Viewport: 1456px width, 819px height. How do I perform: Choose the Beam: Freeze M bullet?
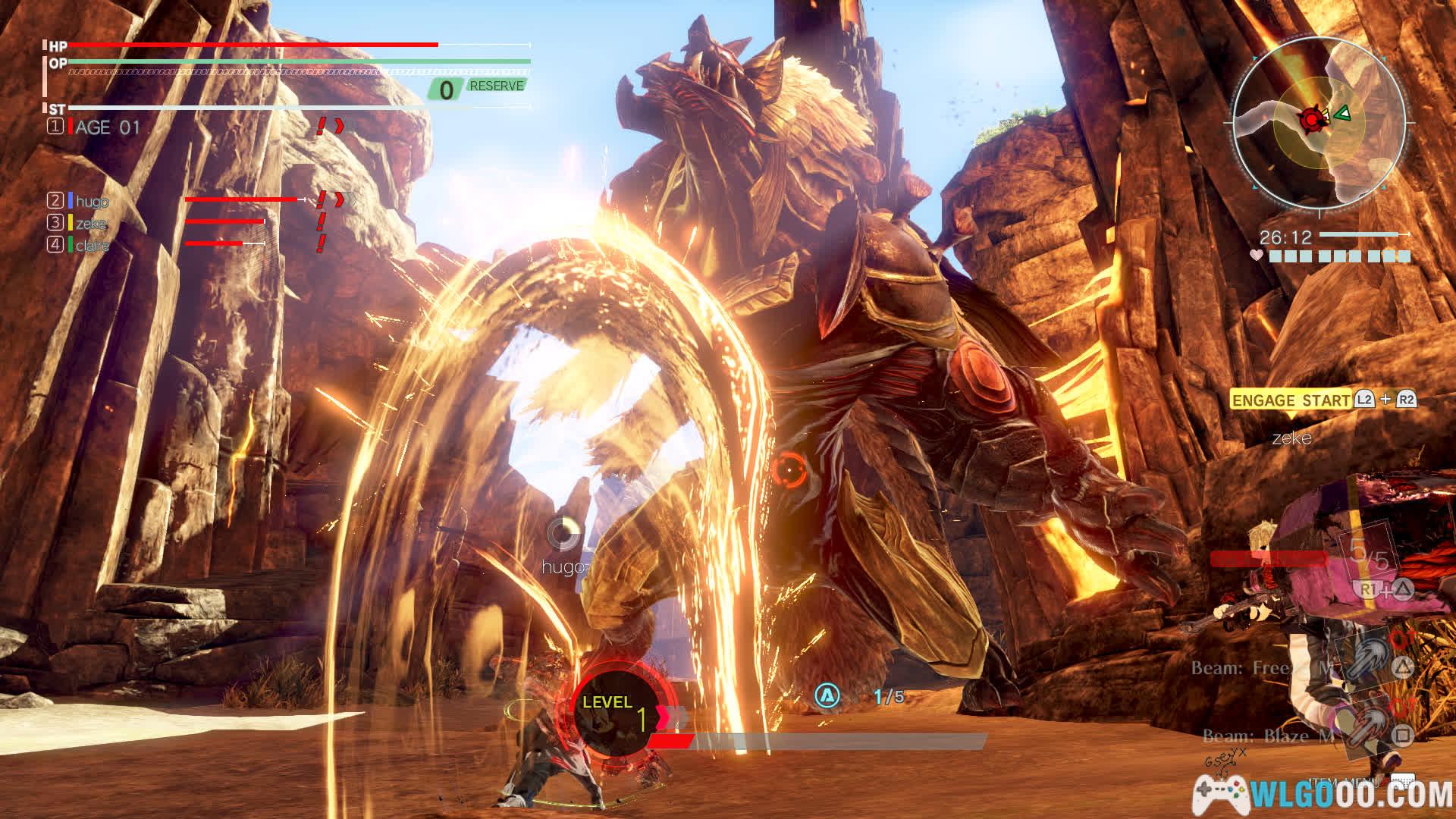[x=1262, y=668]
